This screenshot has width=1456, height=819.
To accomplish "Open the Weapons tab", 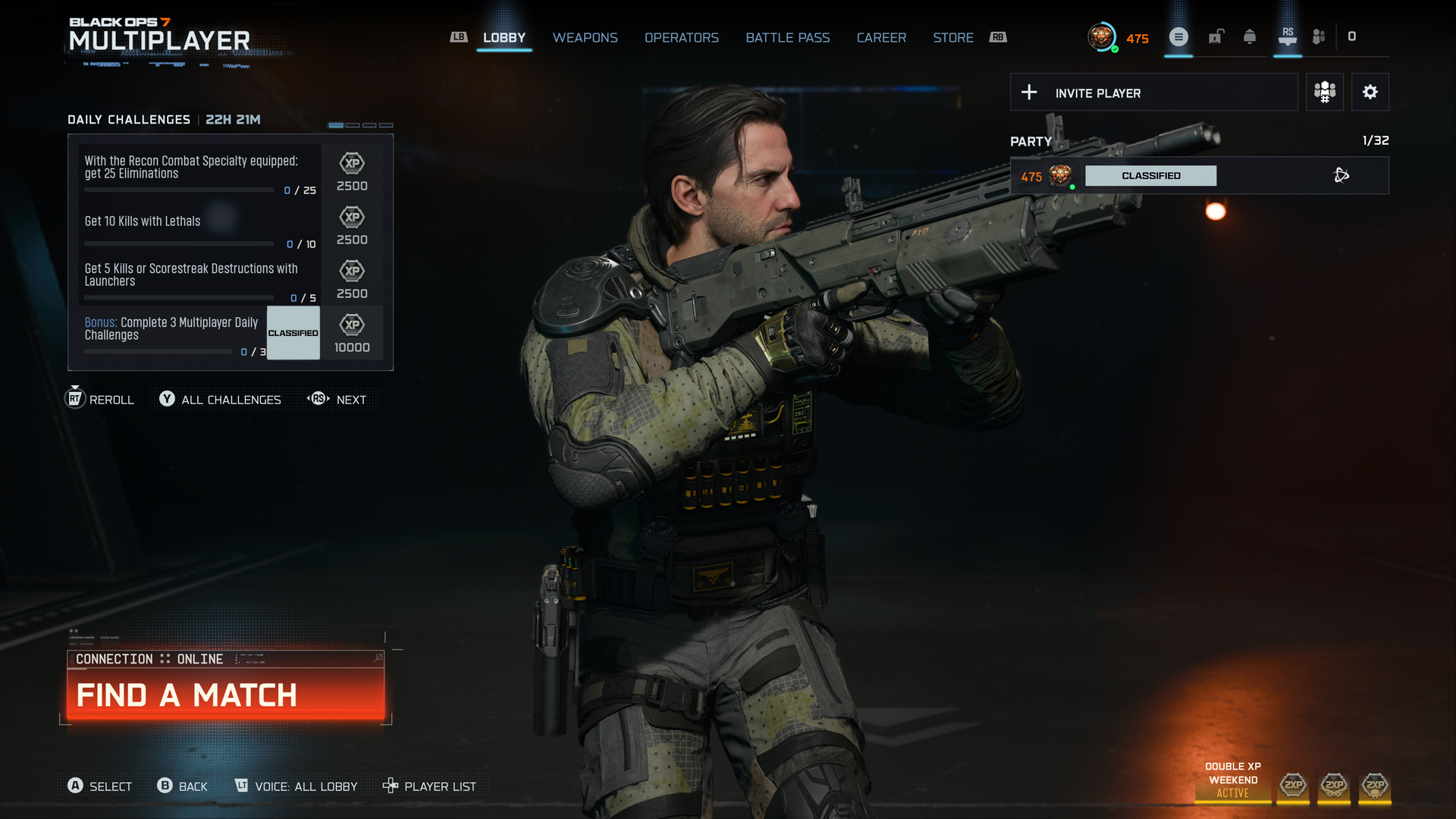I will click(x=585, y=38).
